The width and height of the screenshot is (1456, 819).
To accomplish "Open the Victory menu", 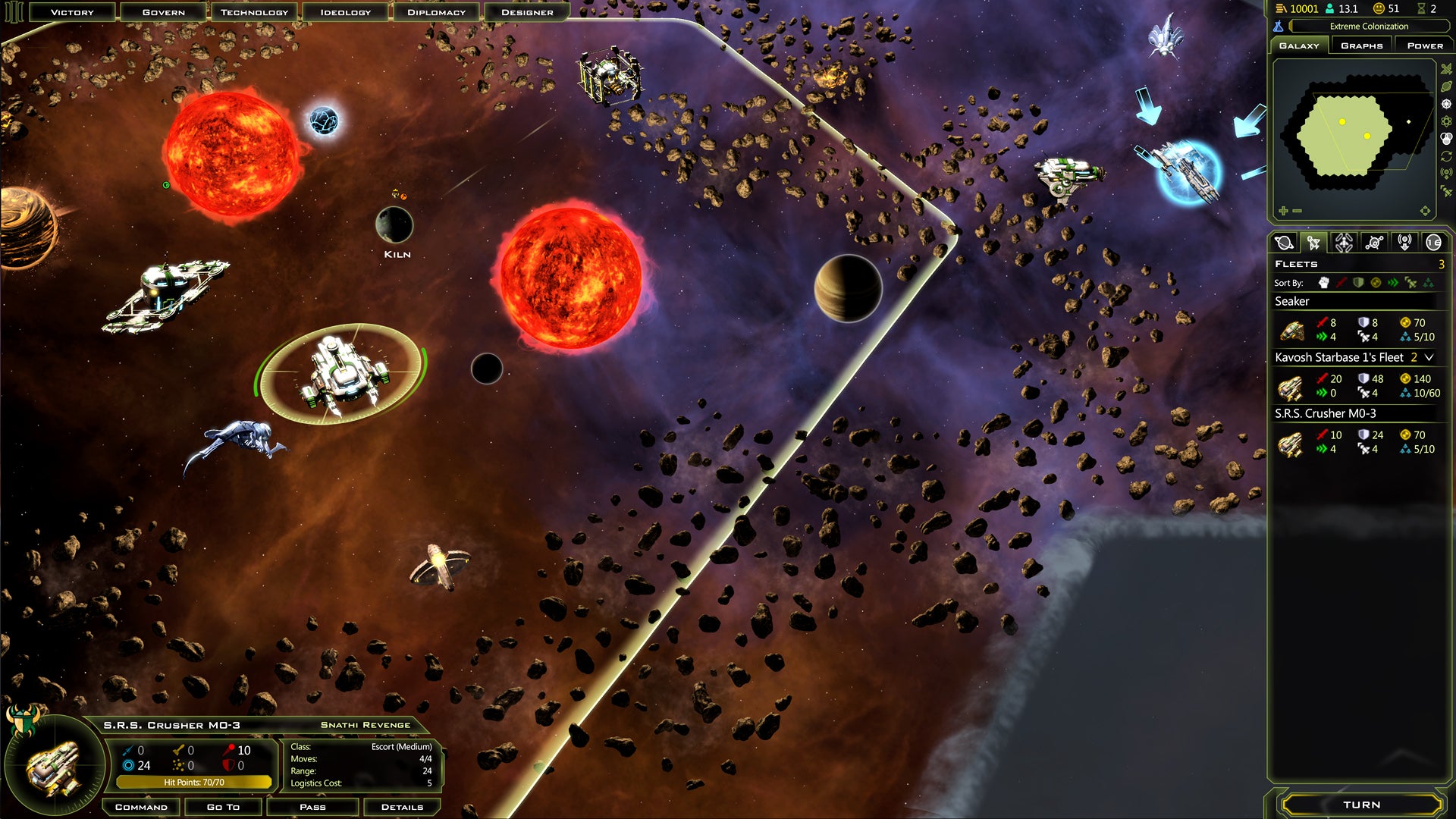I will [x=72, y=12].
